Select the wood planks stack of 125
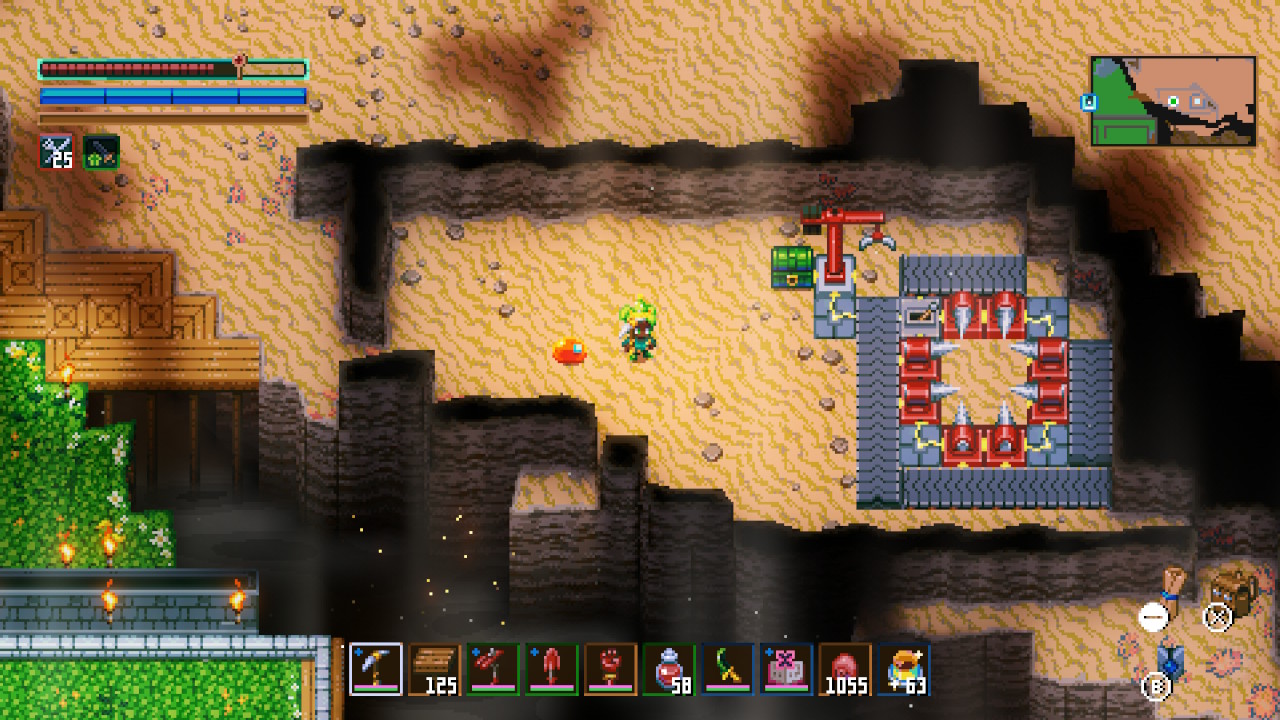The height and width of the screenshot is (720, 1280). (x=435, y=668)
